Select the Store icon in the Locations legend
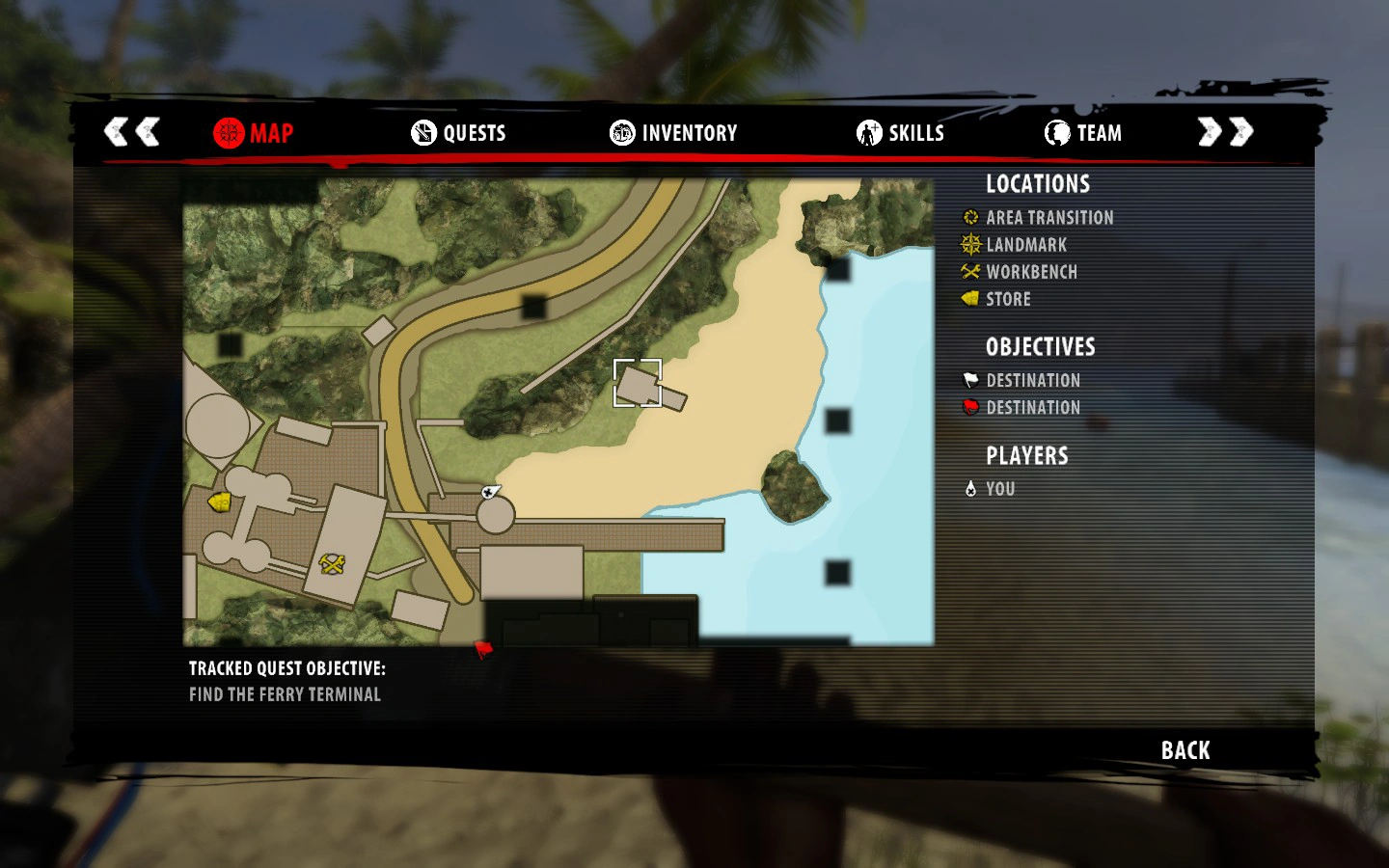1389x868 pixels. tap(969, 299)
